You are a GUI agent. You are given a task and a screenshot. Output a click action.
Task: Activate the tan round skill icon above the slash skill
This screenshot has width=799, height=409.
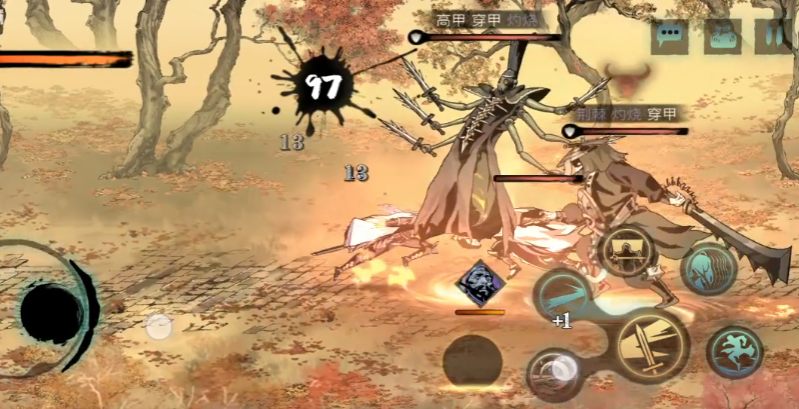pos(627,252)
